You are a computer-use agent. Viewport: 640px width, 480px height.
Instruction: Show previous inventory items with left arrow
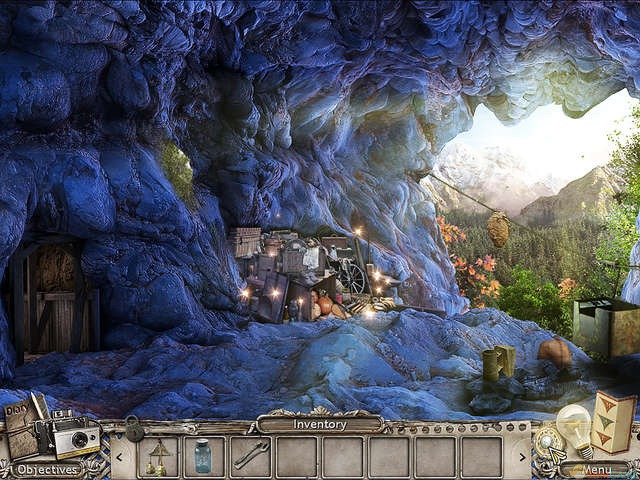coord(118,457)
